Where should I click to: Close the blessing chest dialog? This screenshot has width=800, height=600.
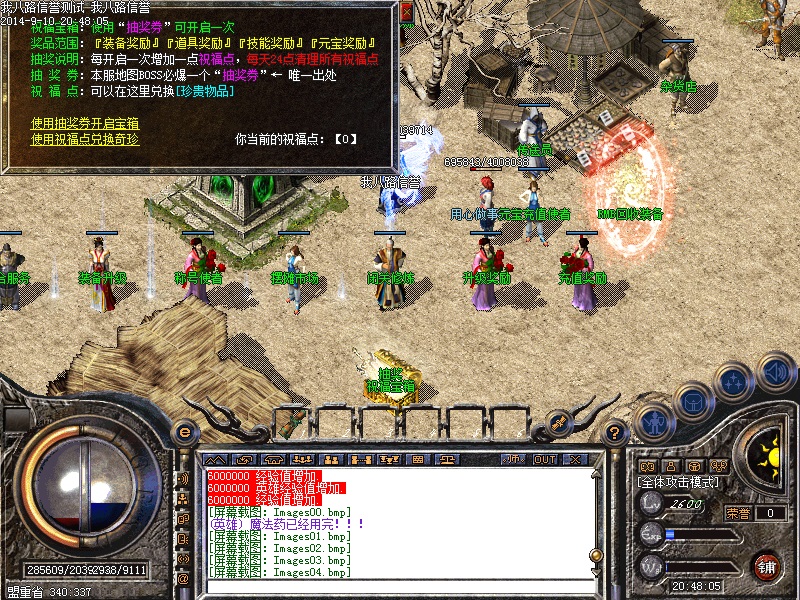(406, 14)
